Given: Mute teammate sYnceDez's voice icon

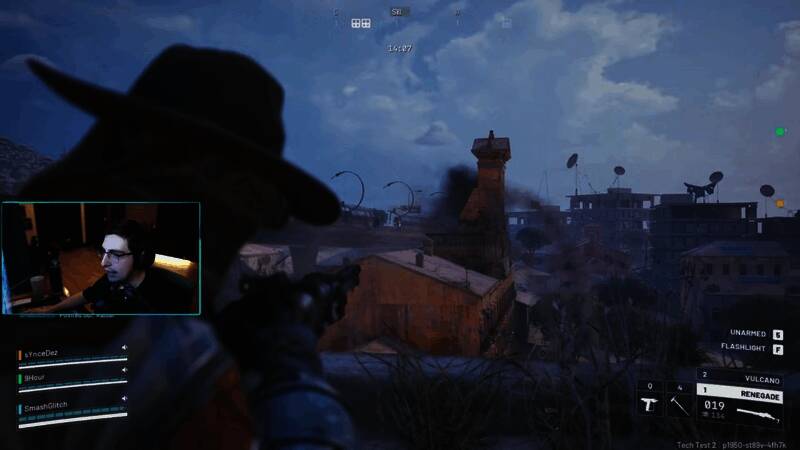Looking at the screenshot, I should coord(124,348).
